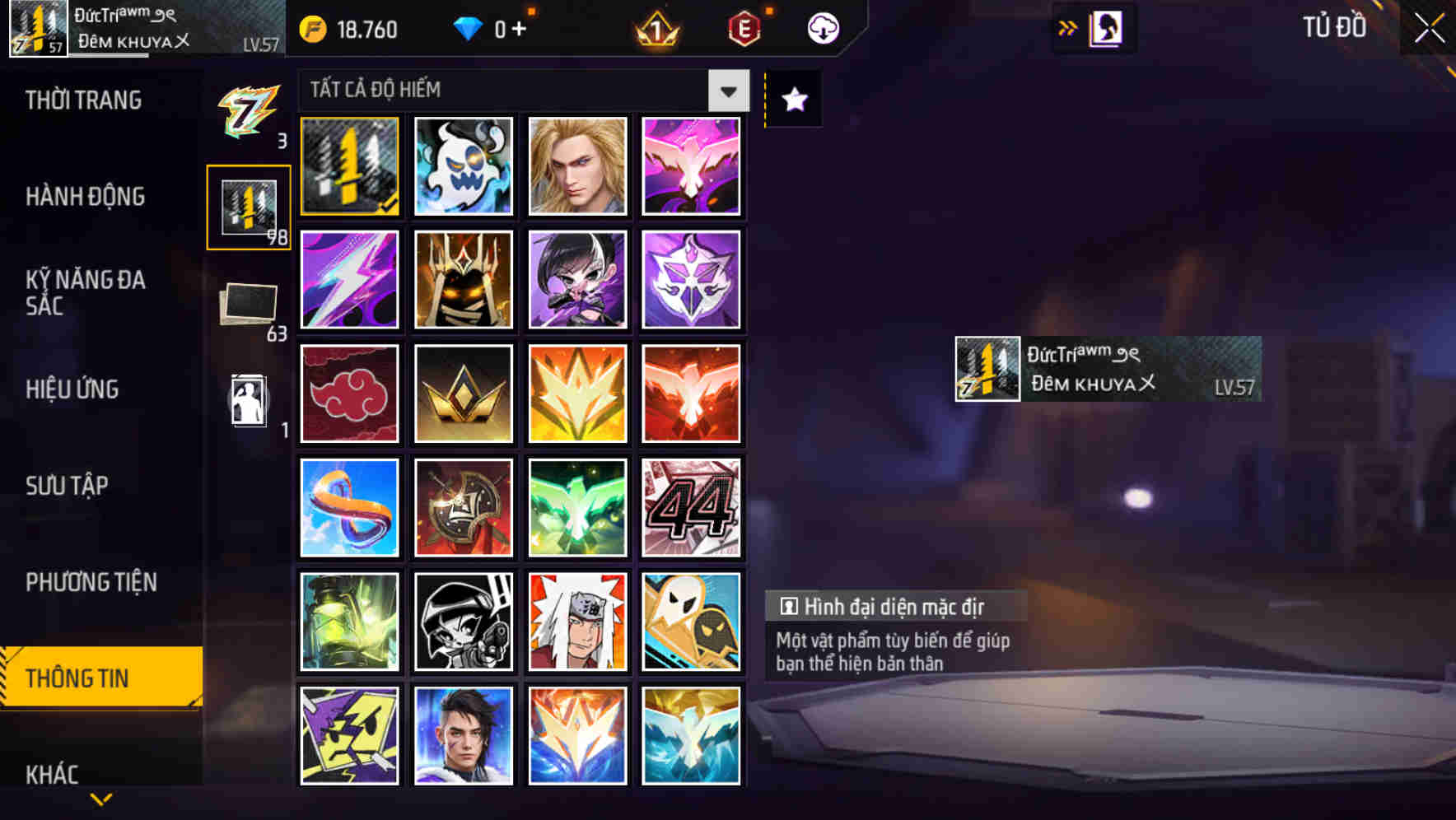
Task: Switch to the THỜI TRANG tab
Action: (x=82, y=100)
